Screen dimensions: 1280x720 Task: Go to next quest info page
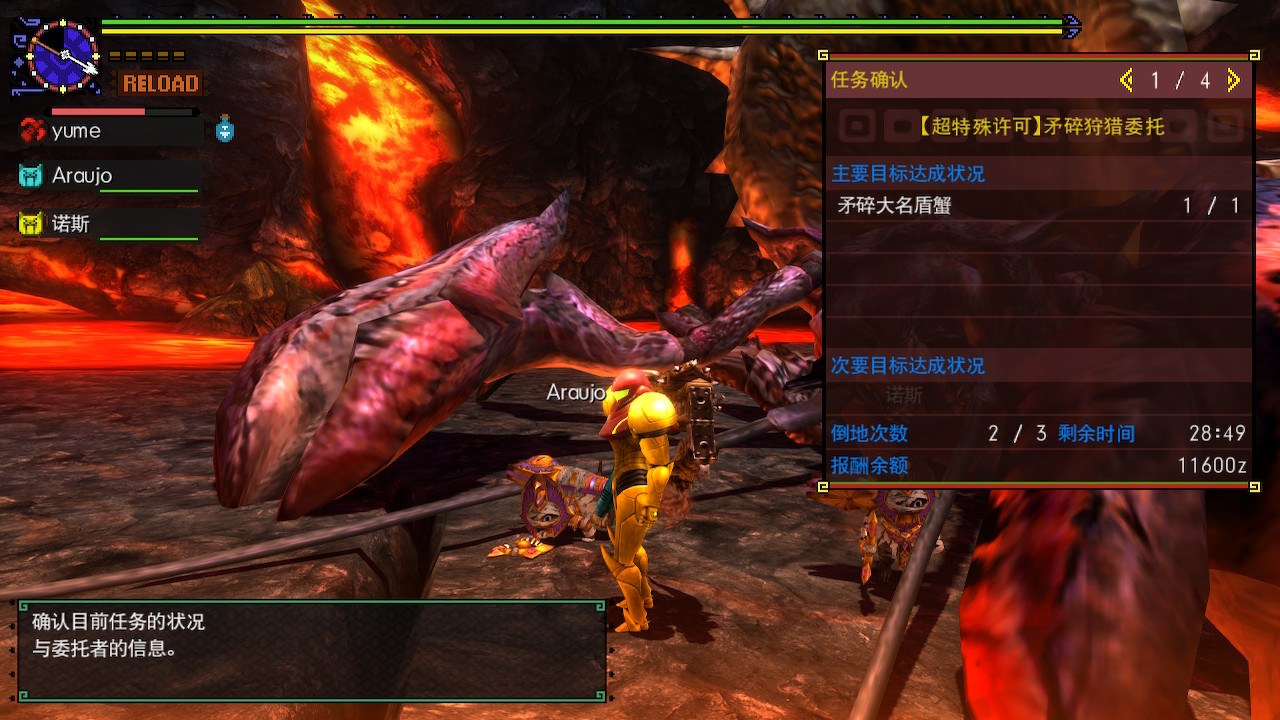[x=1234, y=81]
